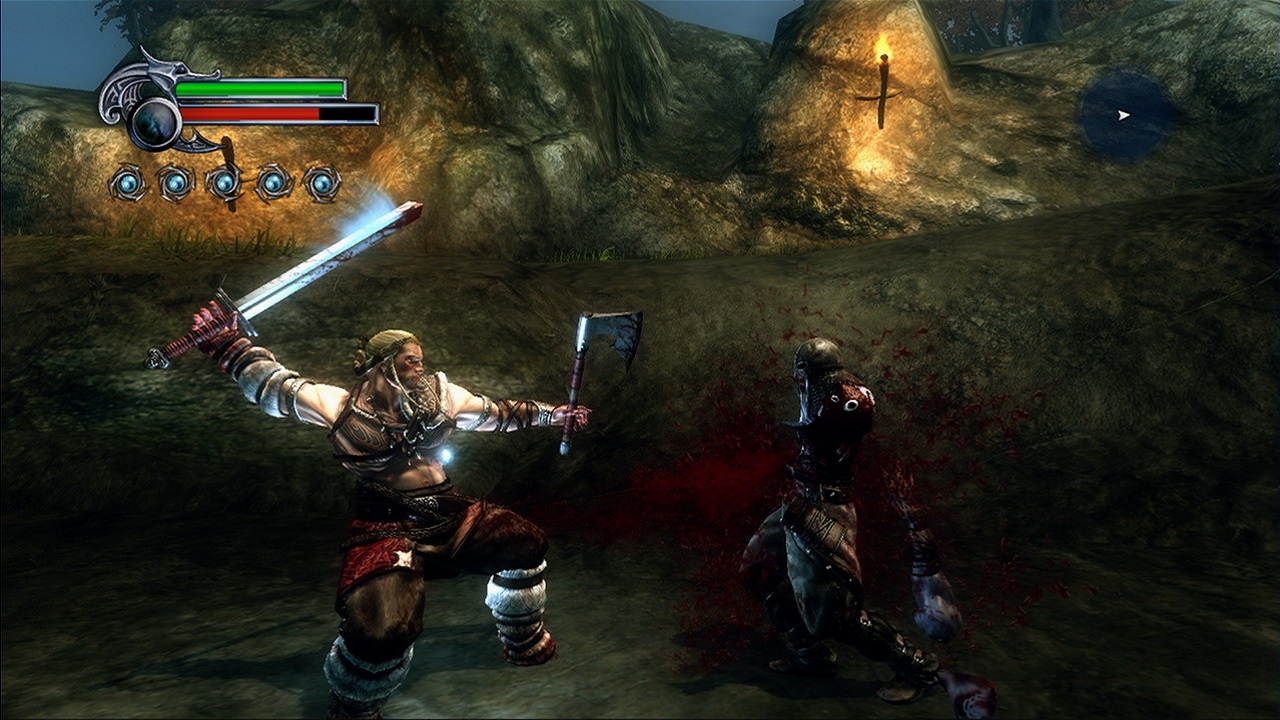Click the kneeling wounded enemy

(830, 500)
